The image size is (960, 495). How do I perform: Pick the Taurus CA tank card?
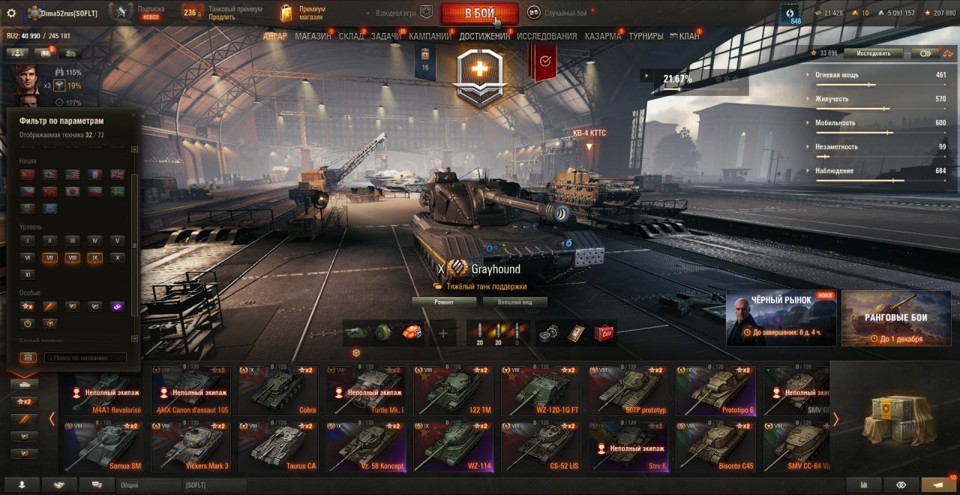click(x=276, y=446)
